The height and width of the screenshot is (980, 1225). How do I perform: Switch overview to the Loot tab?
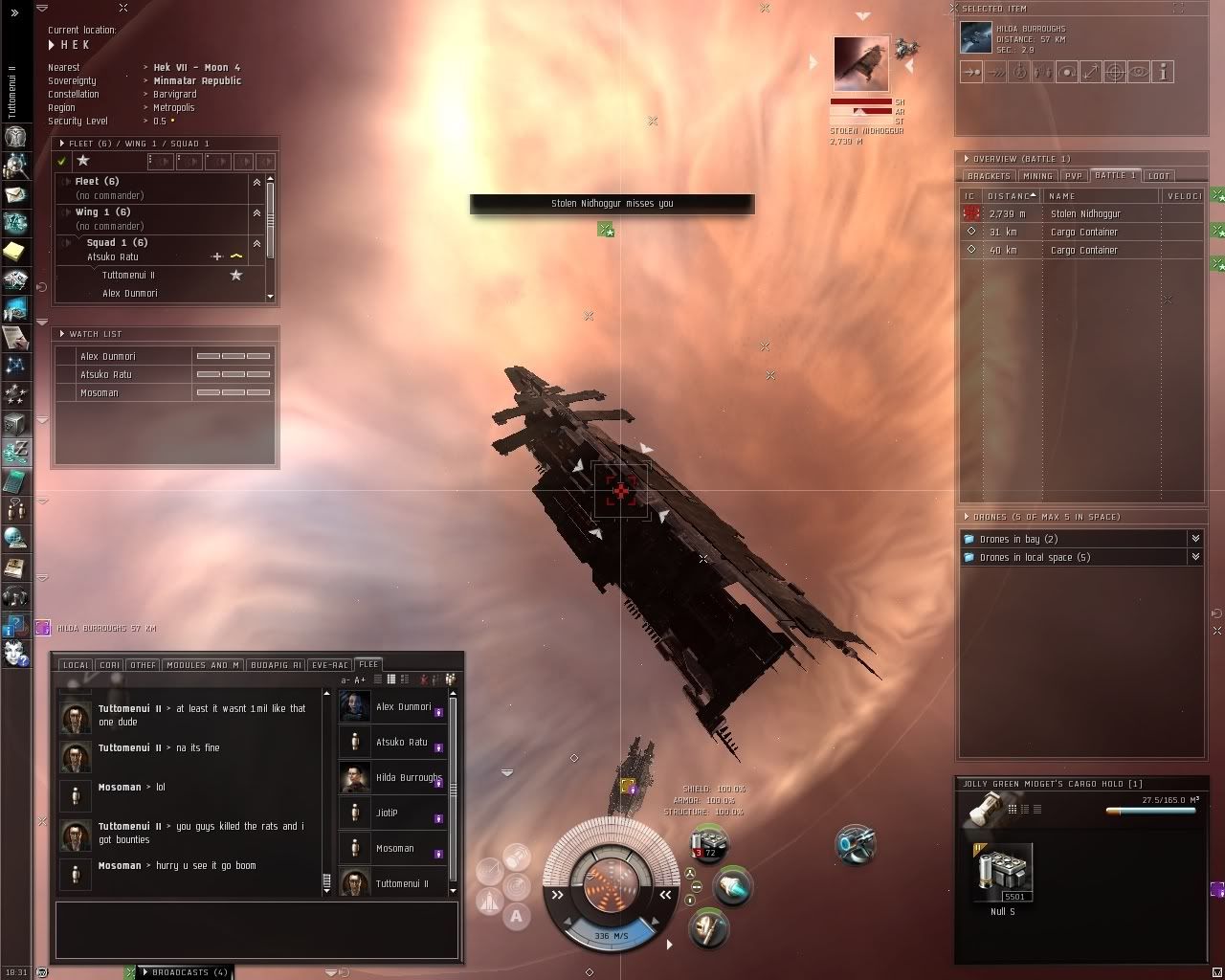[1159, 176]
